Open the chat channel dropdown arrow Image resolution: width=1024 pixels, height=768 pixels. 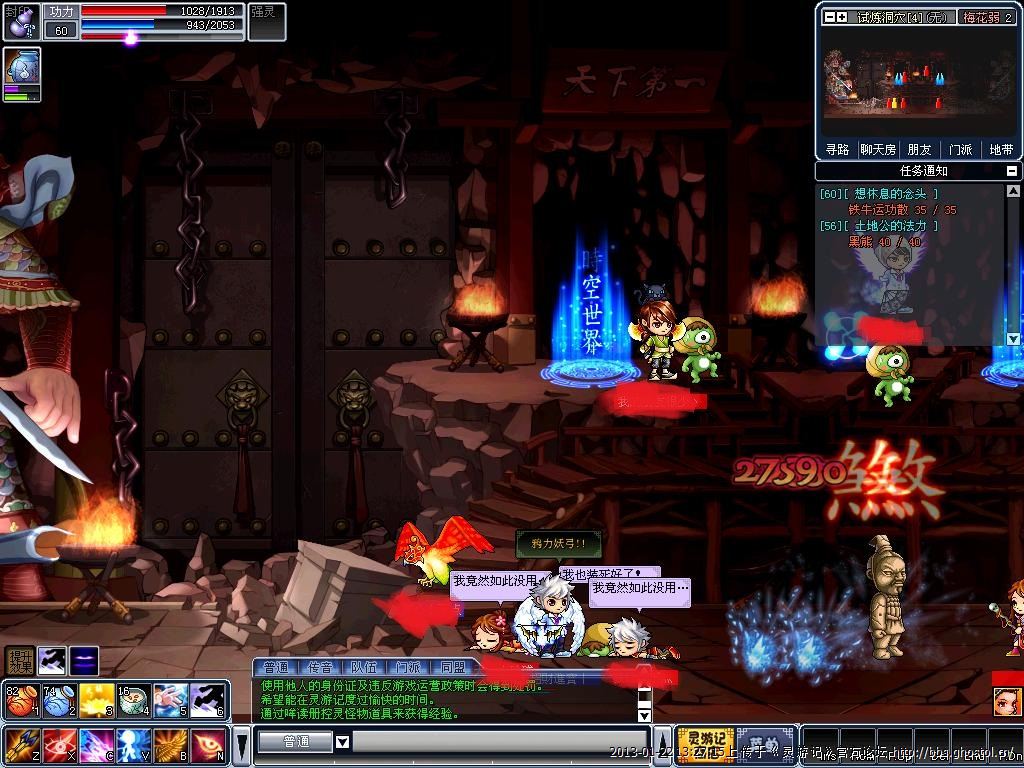coord(342,742)
